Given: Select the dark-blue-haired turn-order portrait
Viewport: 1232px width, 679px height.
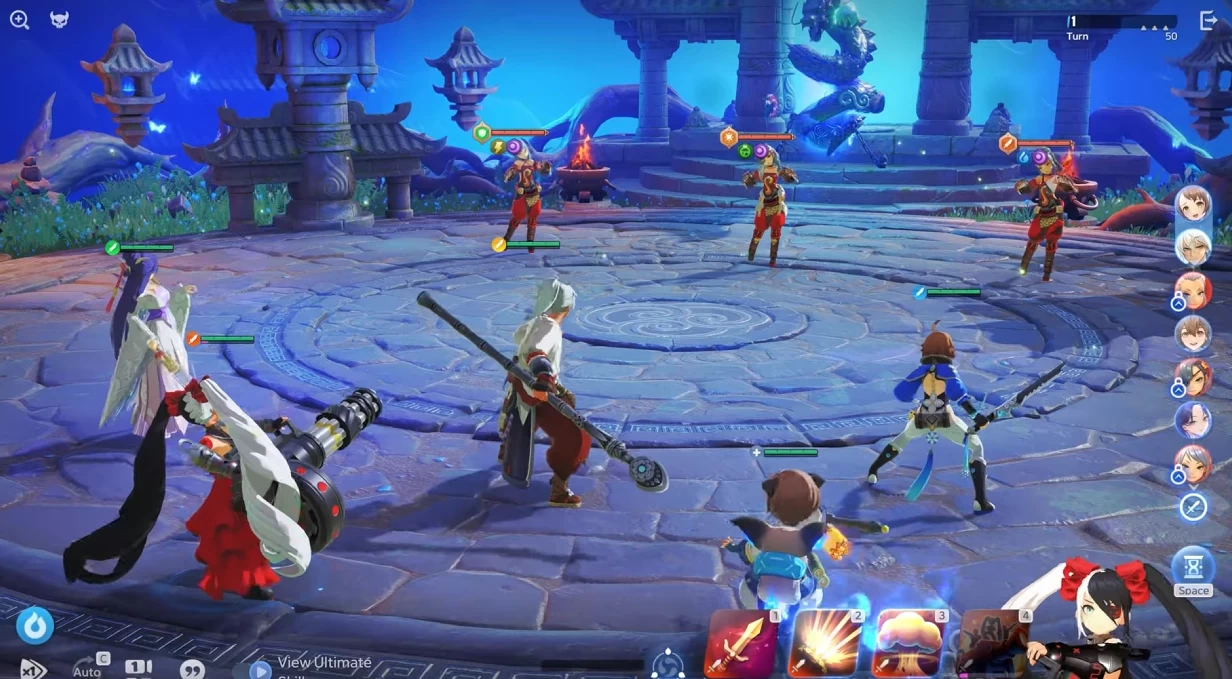Looking at the screenshot, I should [x=1193, y=420].
